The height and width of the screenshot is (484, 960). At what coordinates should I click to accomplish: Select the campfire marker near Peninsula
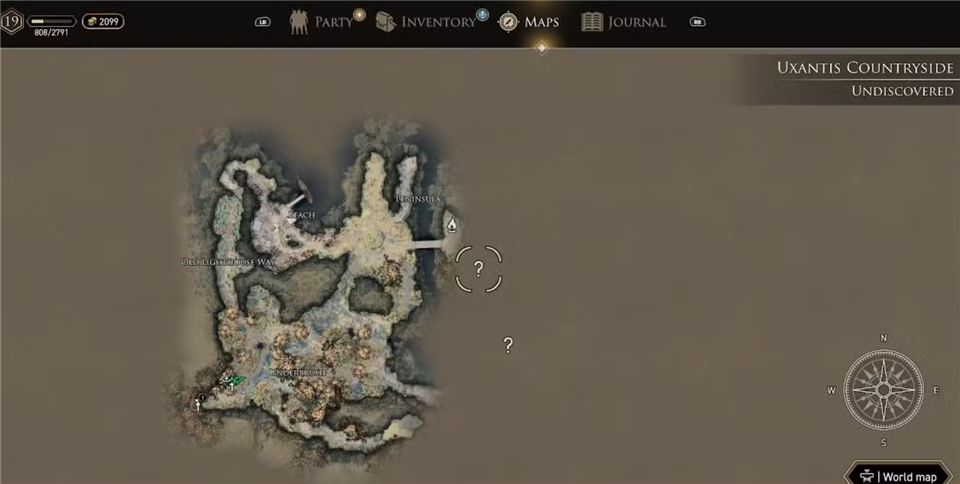point(451,225)
